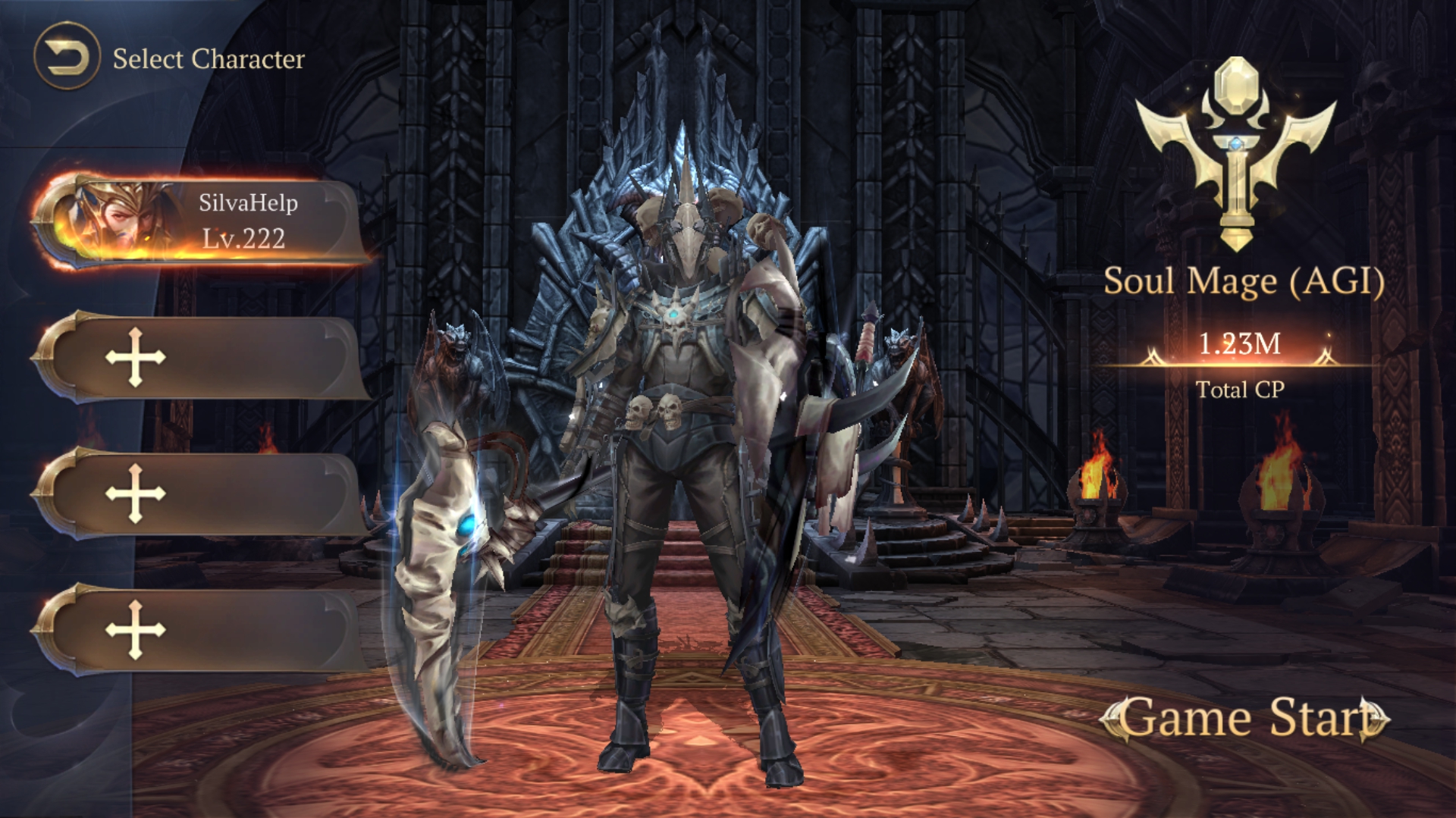Start the game with Game Start
This screenshot has height=818, width=1456.
point(1244,718)
